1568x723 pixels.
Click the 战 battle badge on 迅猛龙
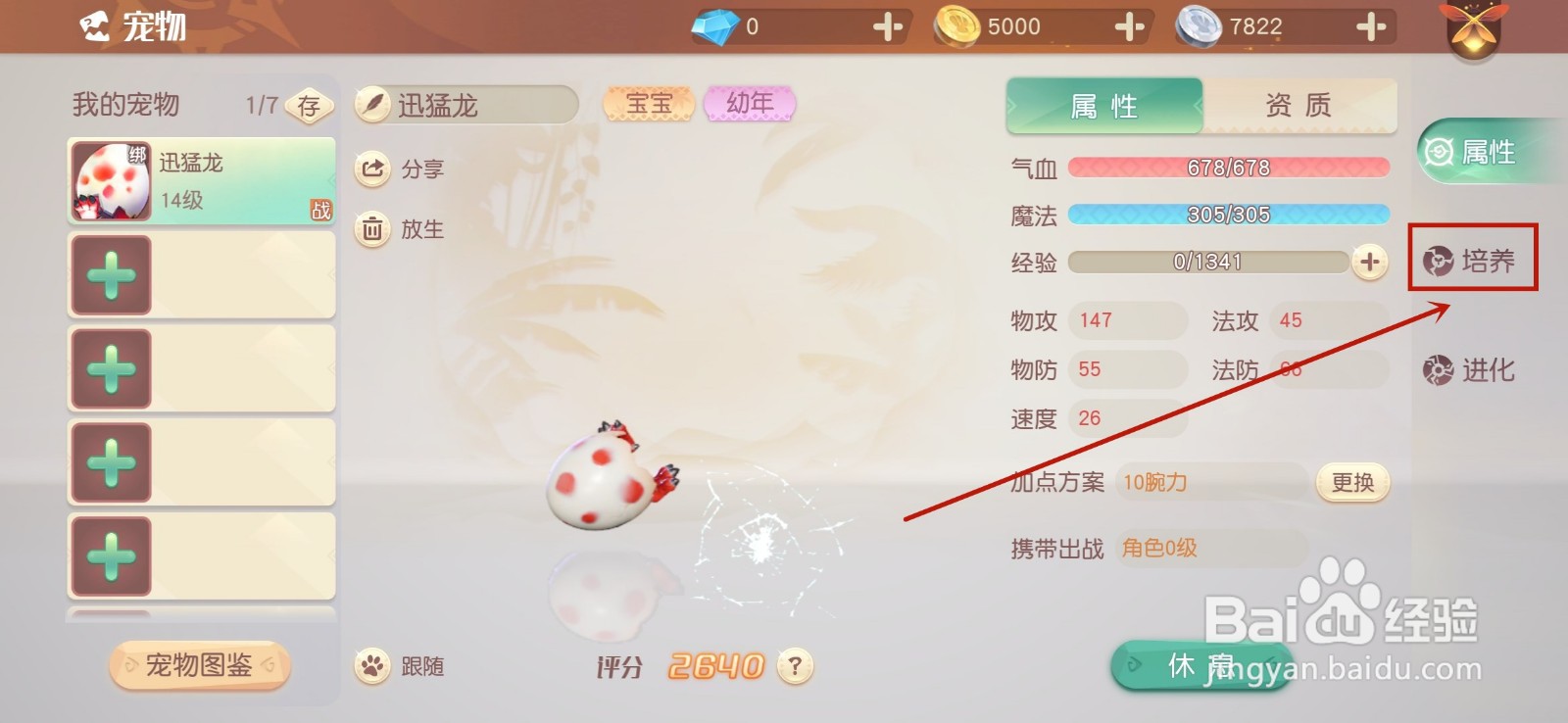tap(322, 208)
